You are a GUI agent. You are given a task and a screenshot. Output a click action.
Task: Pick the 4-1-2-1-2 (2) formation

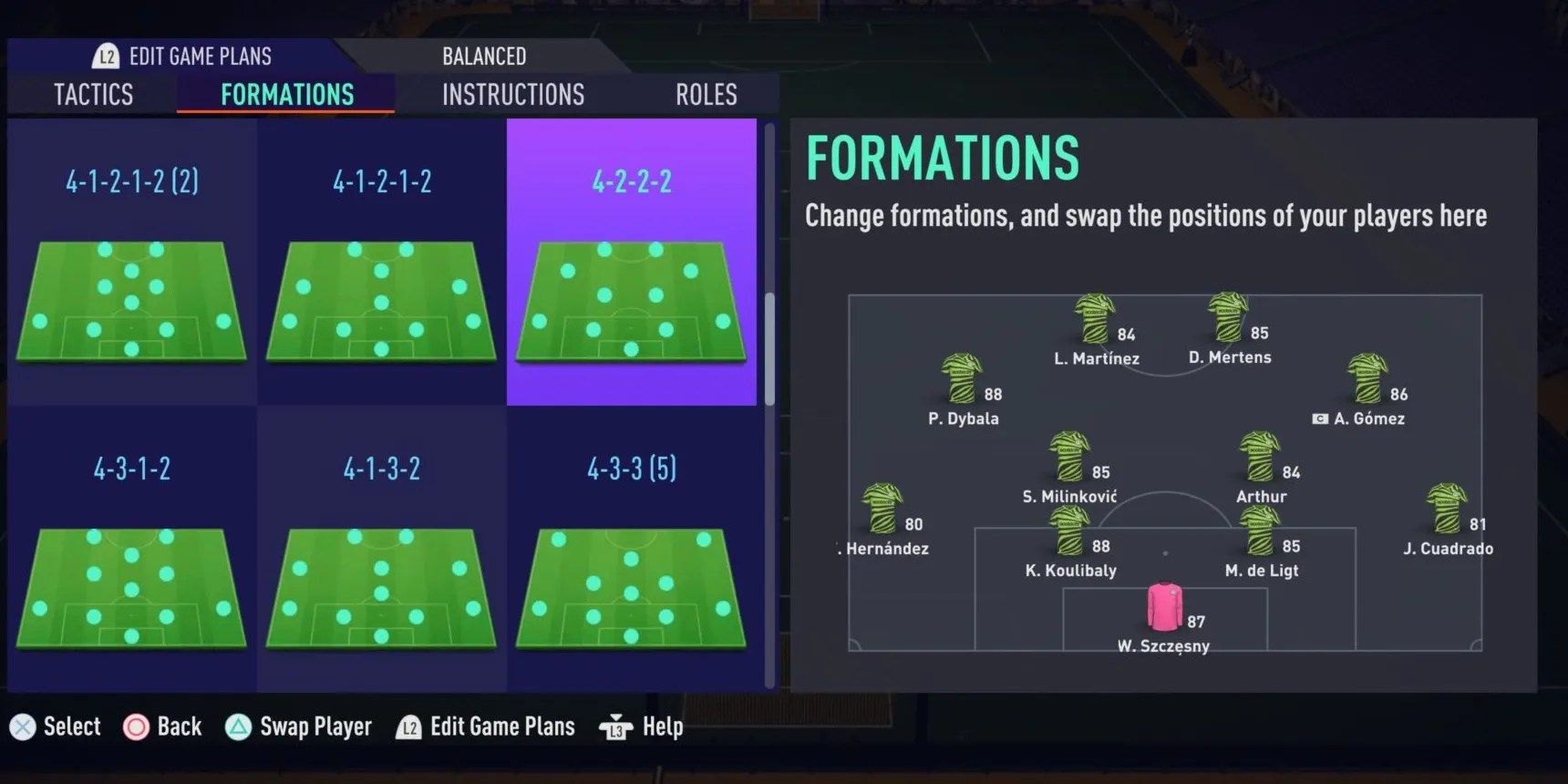point(131,264)
